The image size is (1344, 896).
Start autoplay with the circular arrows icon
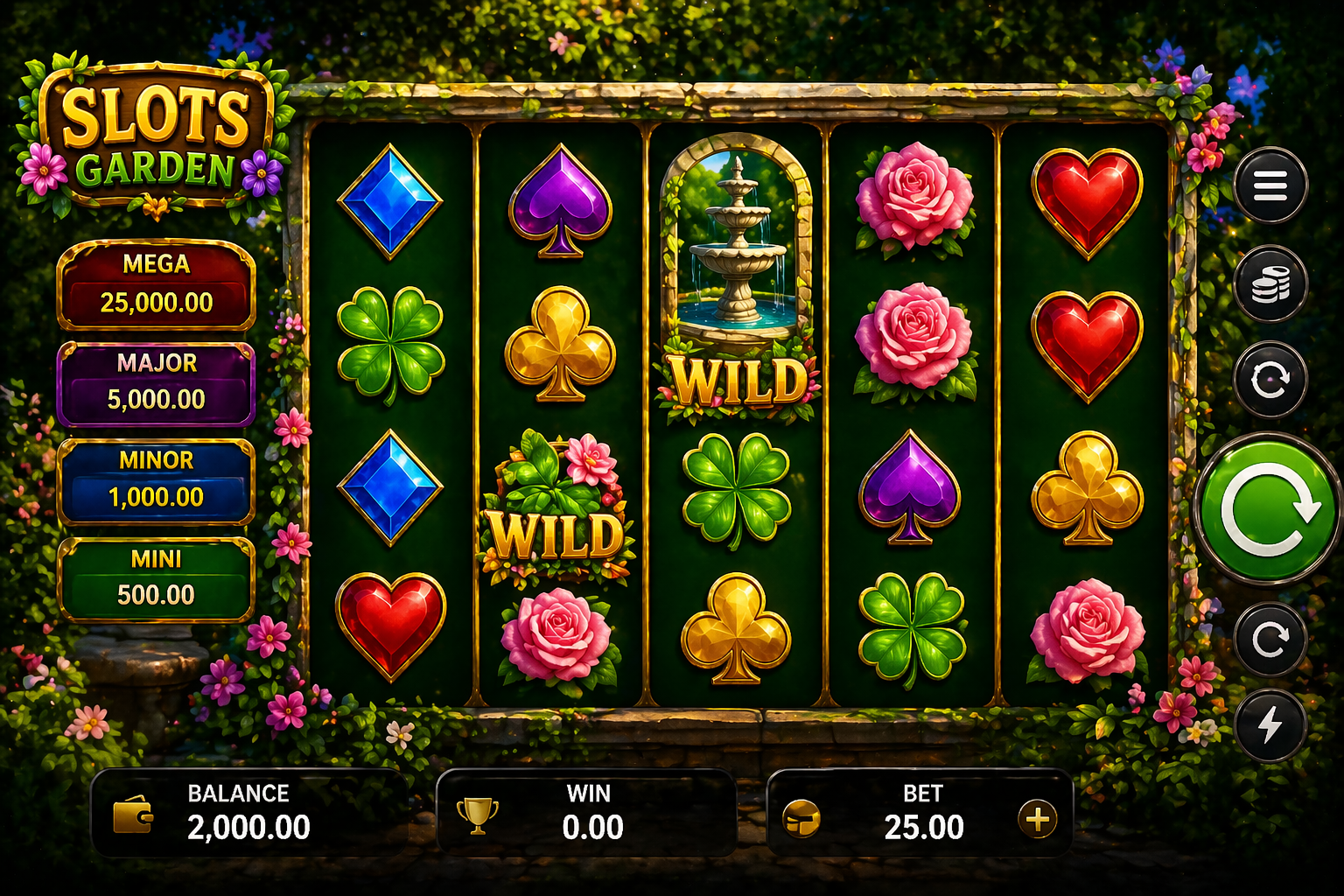point(1270,380)
